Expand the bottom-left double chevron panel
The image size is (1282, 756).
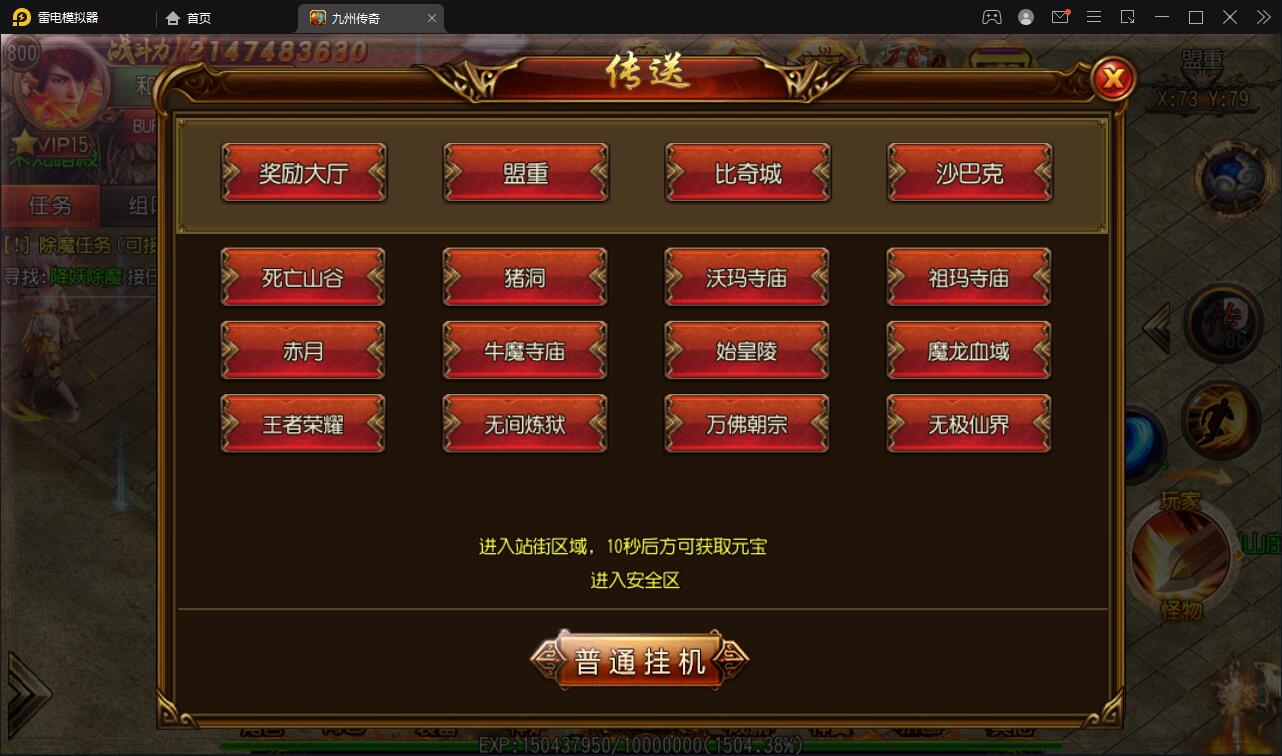(30, 695)
